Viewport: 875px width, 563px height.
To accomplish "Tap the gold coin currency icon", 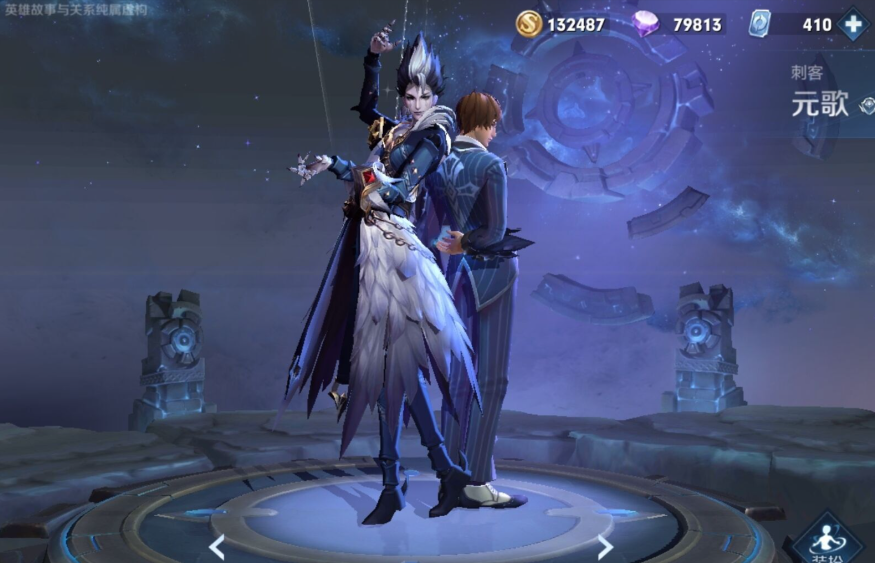I will coord(529,24).
